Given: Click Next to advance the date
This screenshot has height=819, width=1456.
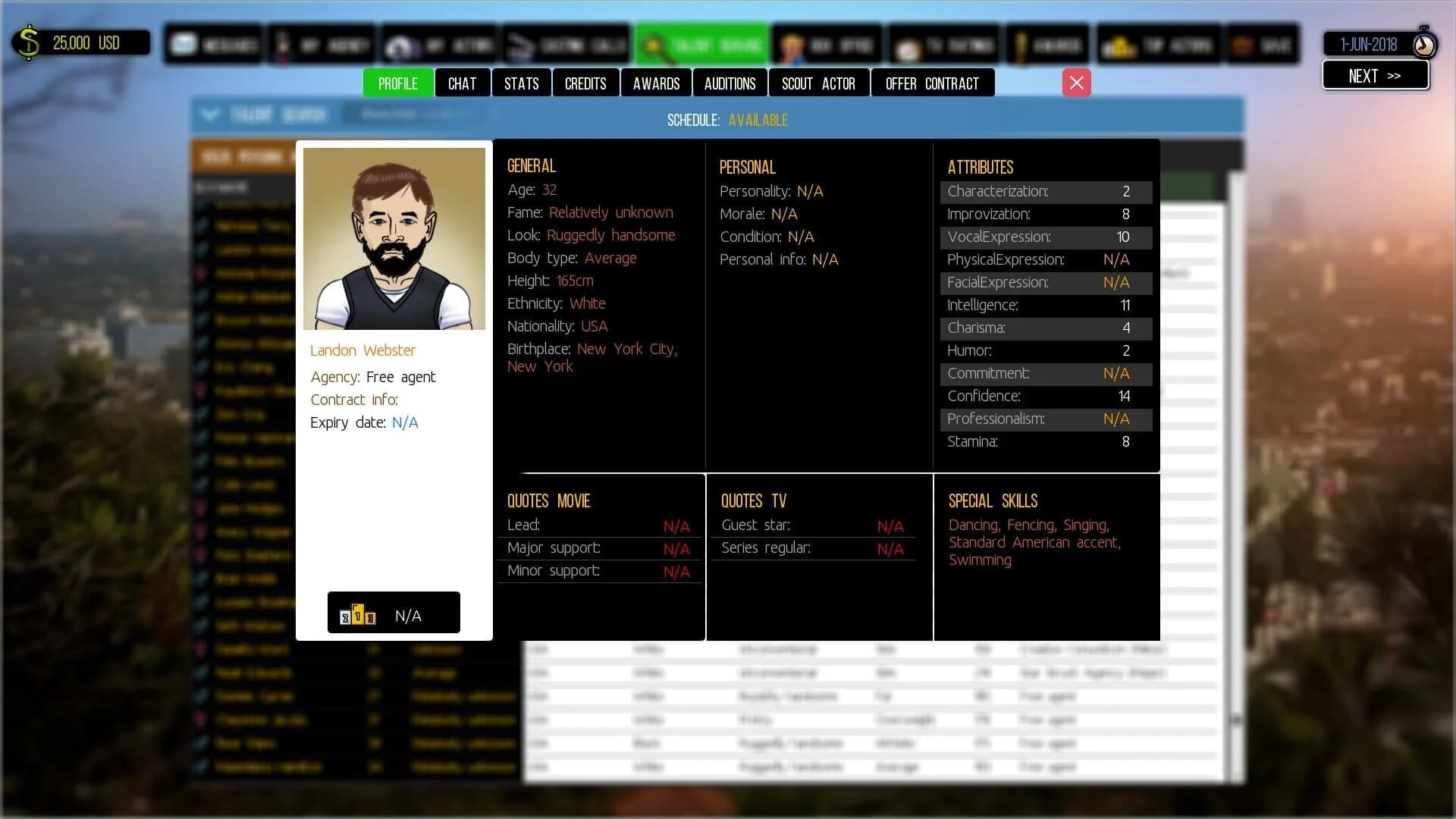Looking at the screenshot, I should pyautogui.click(x=1376, y=75).
